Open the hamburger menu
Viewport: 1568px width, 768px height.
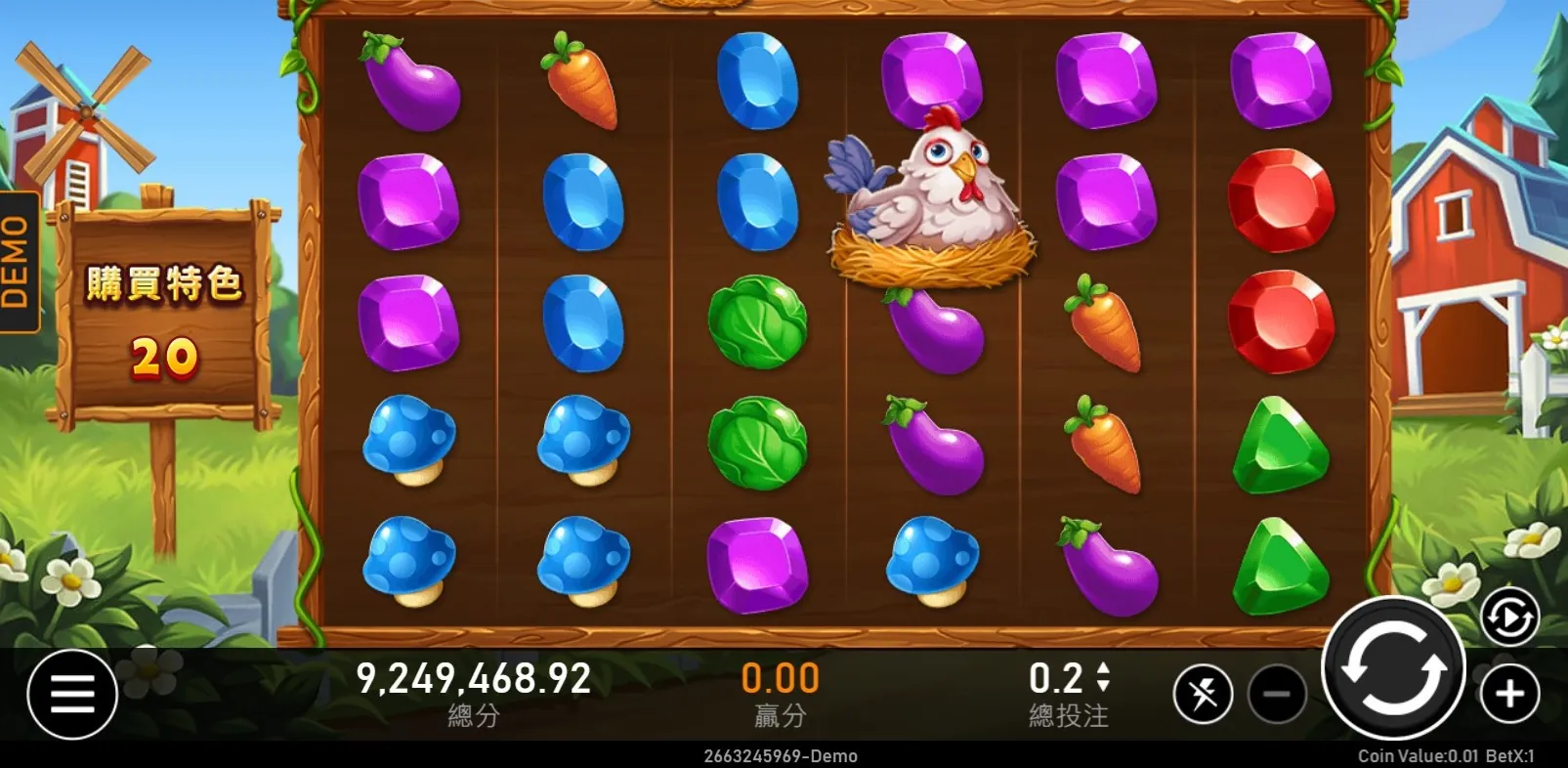72,694
